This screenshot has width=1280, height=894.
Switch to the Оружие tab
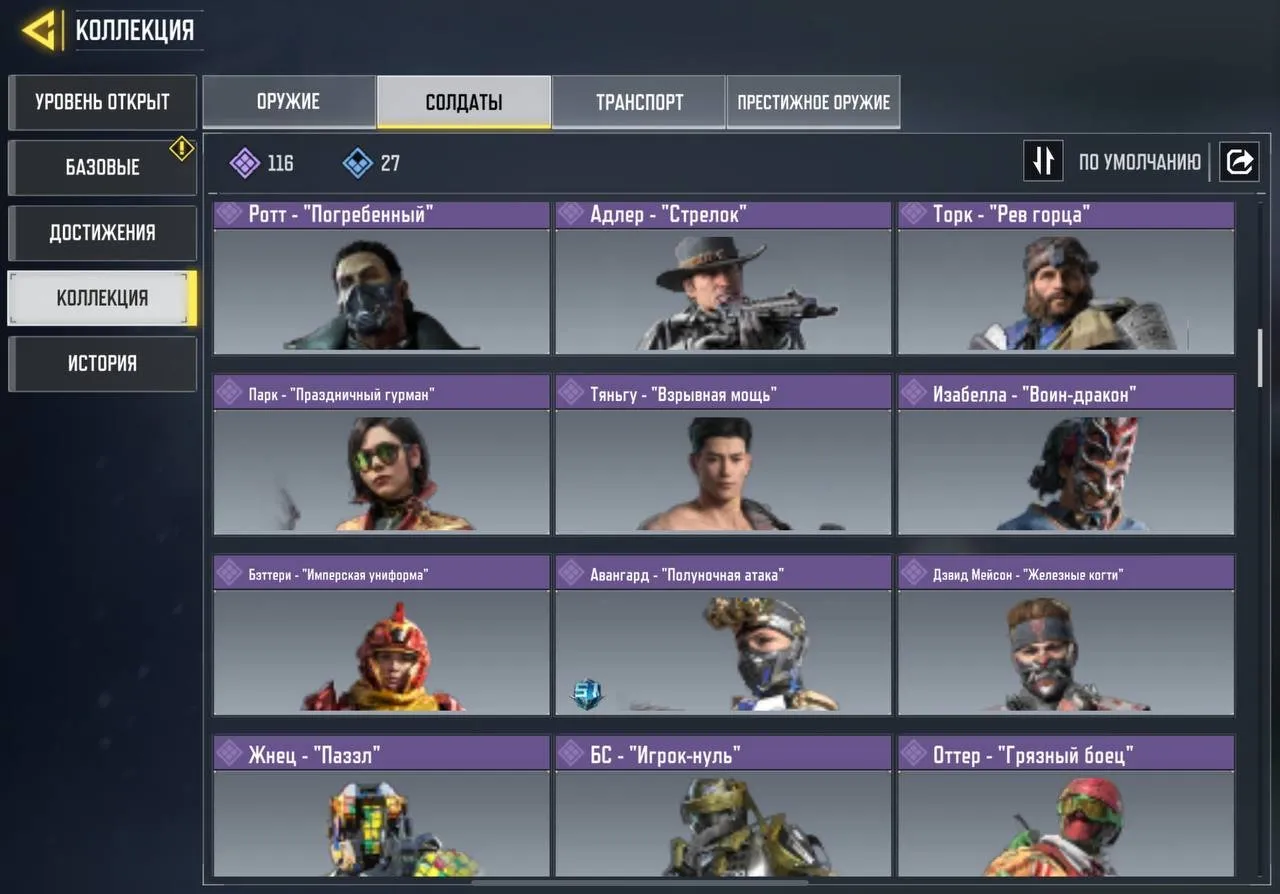[289, 101]
